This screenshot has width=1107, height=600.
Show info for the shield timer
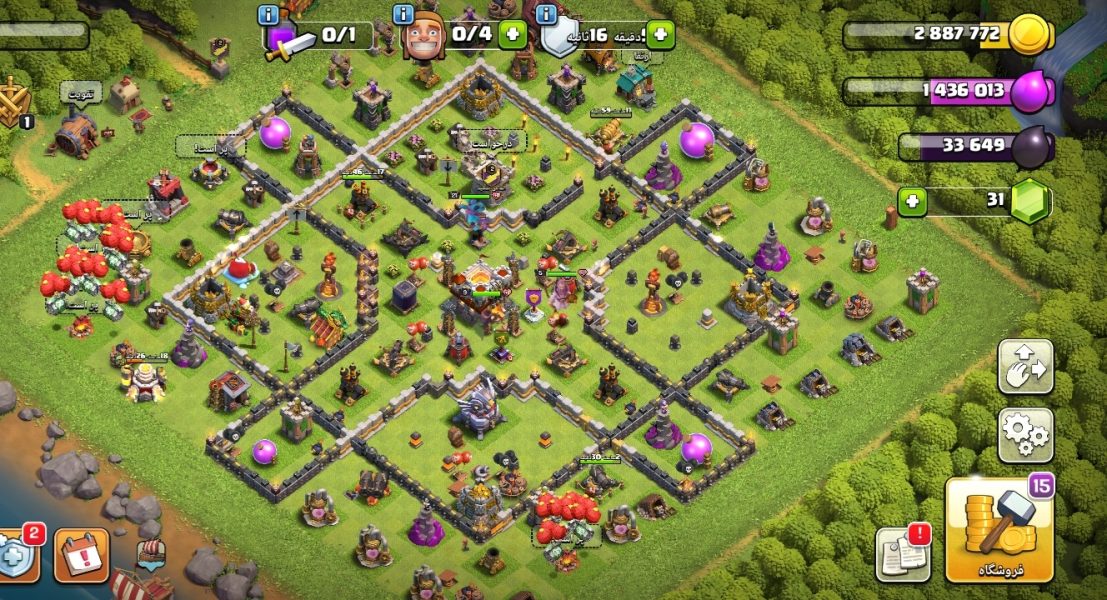[x=545, y=15]
